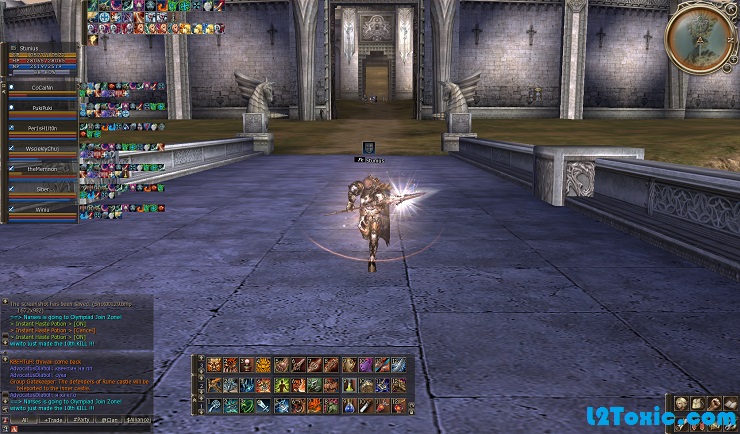The image size is (740, 434).
Task: Switch to the #Party chat tab
Action: click(81, 421)
